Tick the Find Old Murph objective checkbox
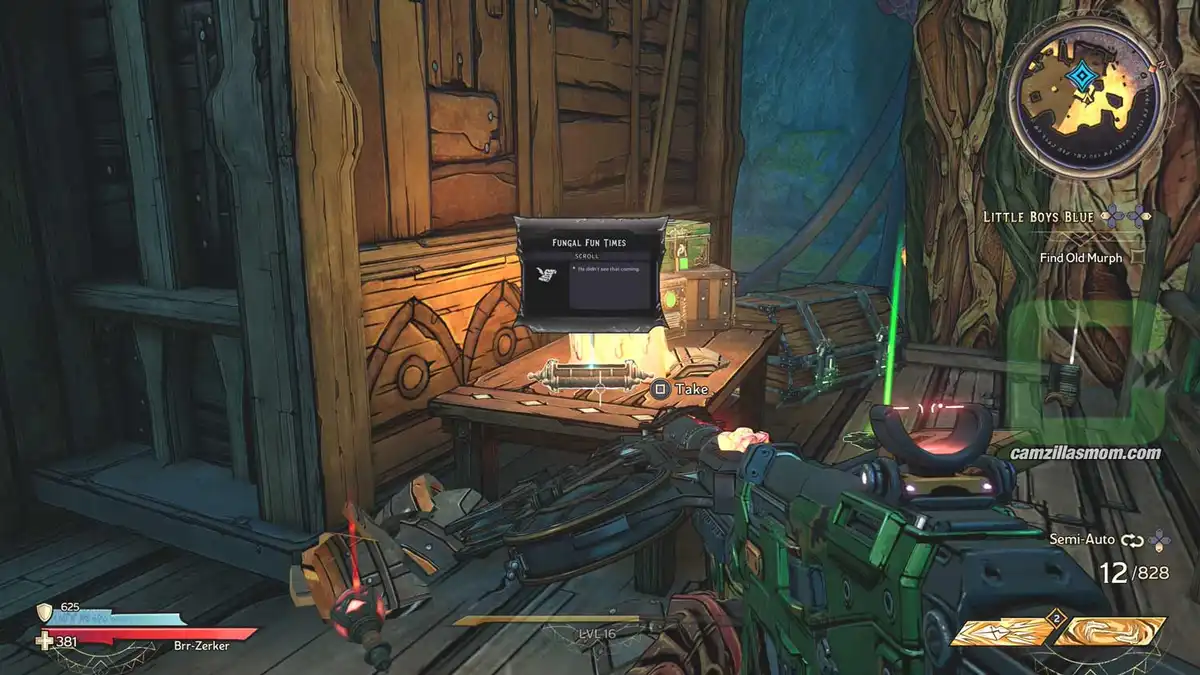The width and height of the screenshot is (1200, 675). [x=1139, y=257]
